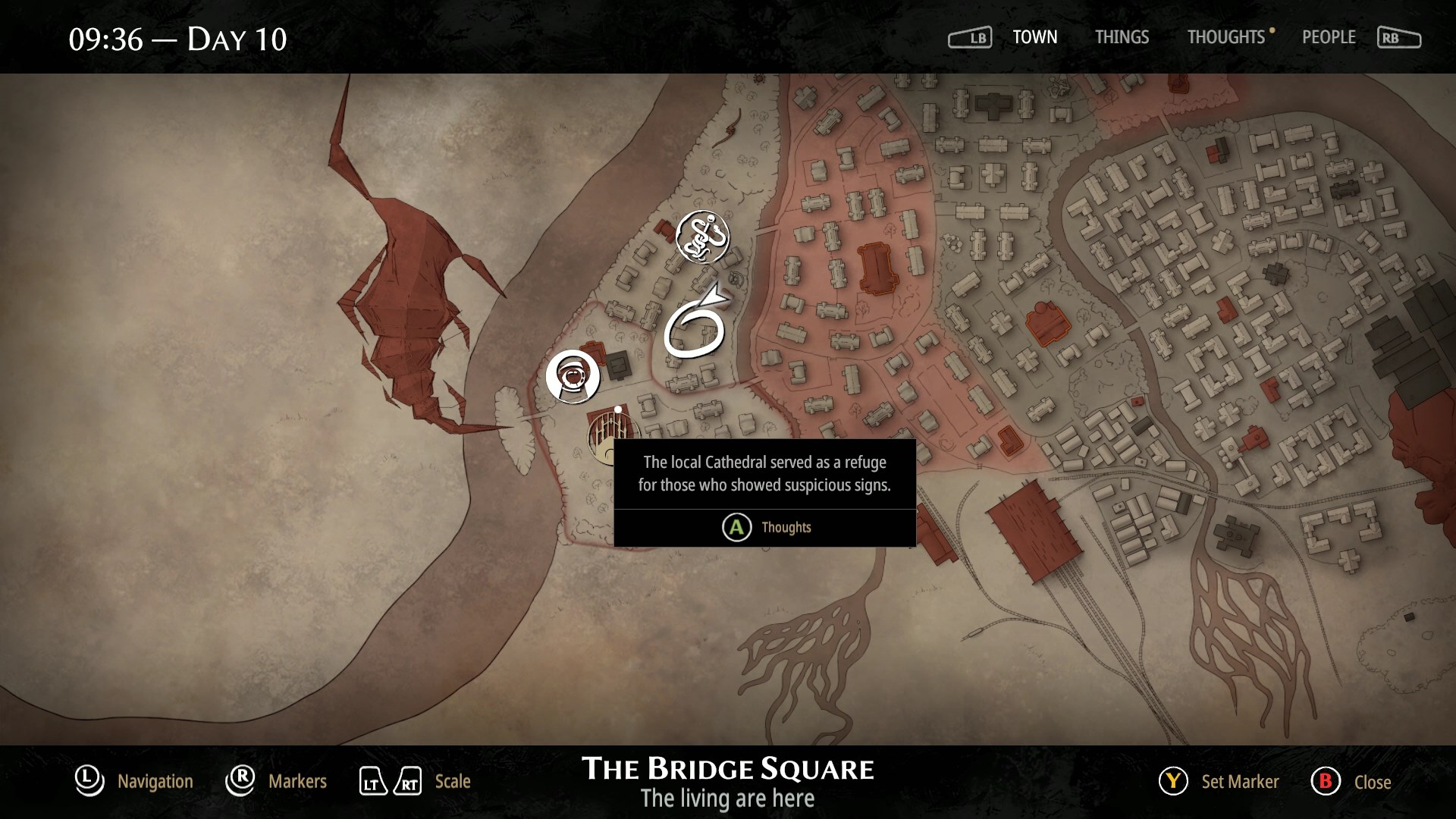Viewport: 1456px width, 819px height.
Task: Click The Bridge Square title at the bottom
Action: coord(726,768)
